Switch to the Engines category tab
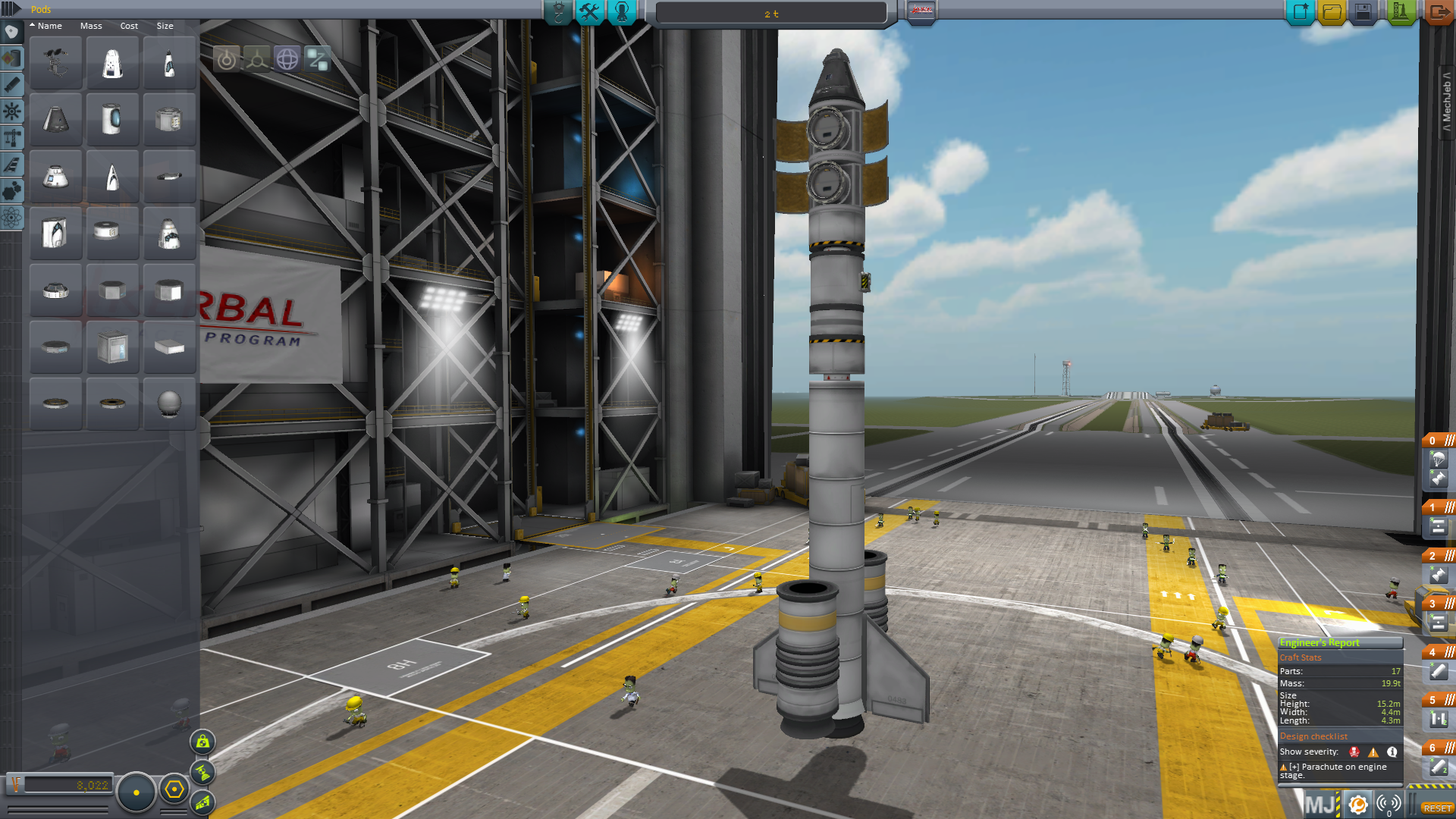Image resolution: width=1456 pixels, height=819 pixels. coord(11,85)
